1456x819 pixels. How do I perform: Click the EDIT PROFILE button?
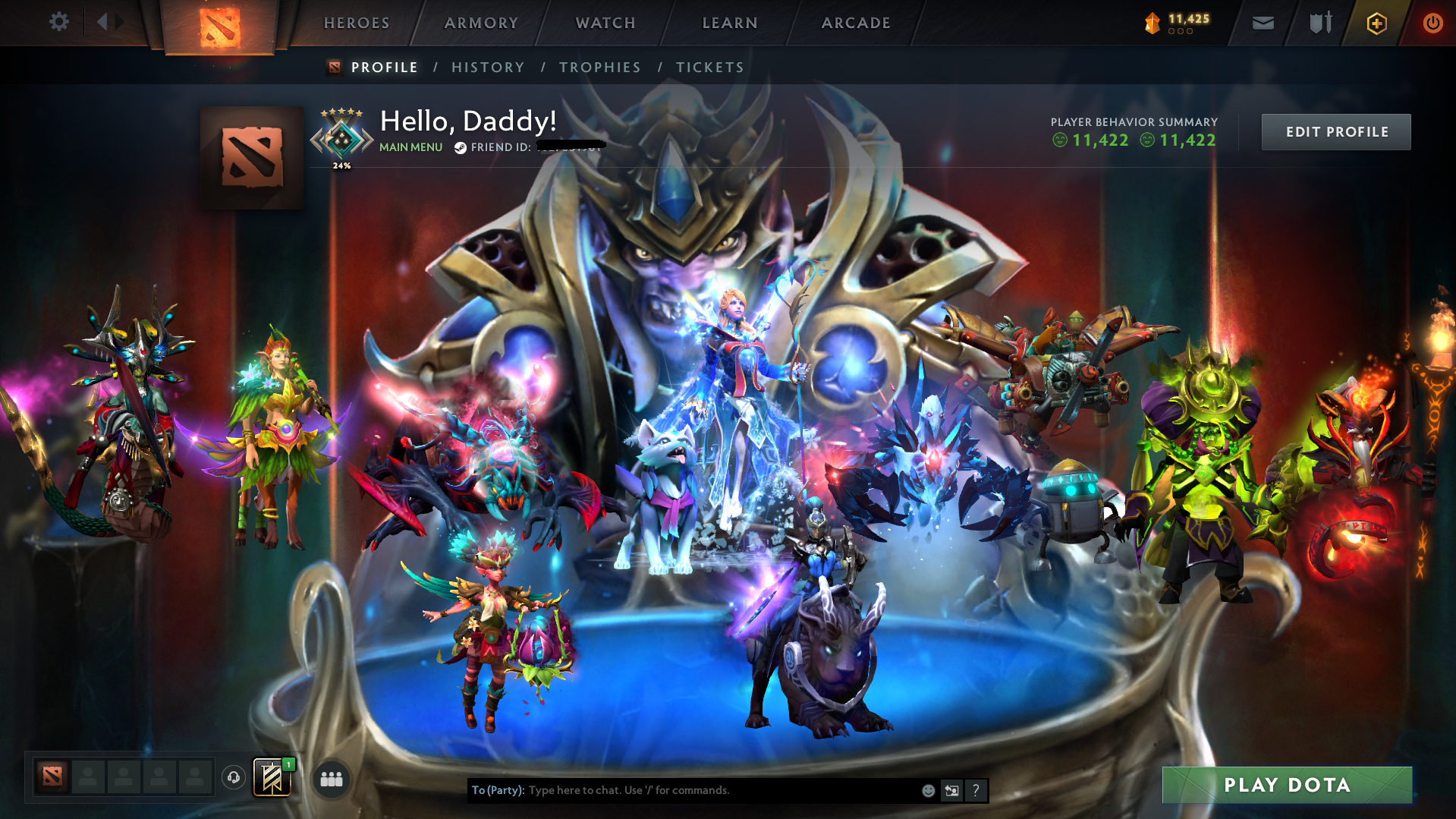pyautogui.click(x=1335, y=131)
